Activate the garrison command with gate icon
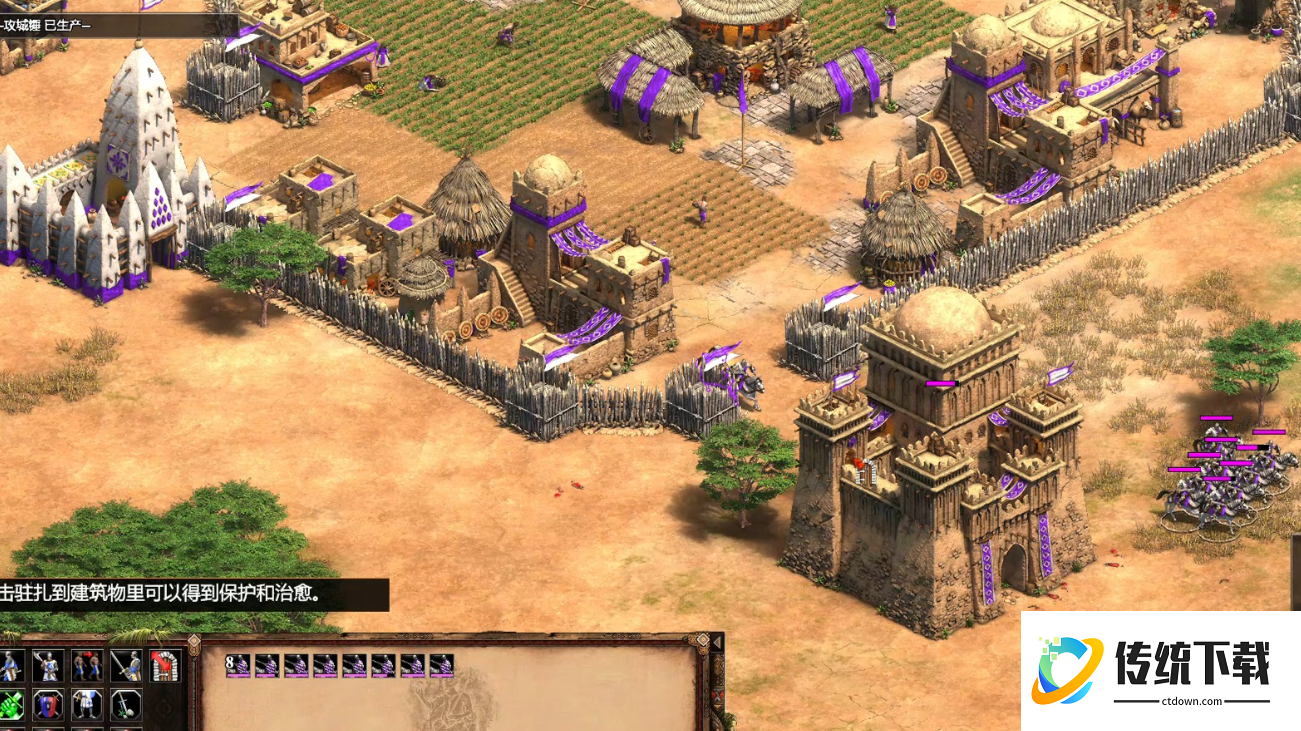Screen dimensions: 1301x731 pyautogui.click(x=164, y=665)
